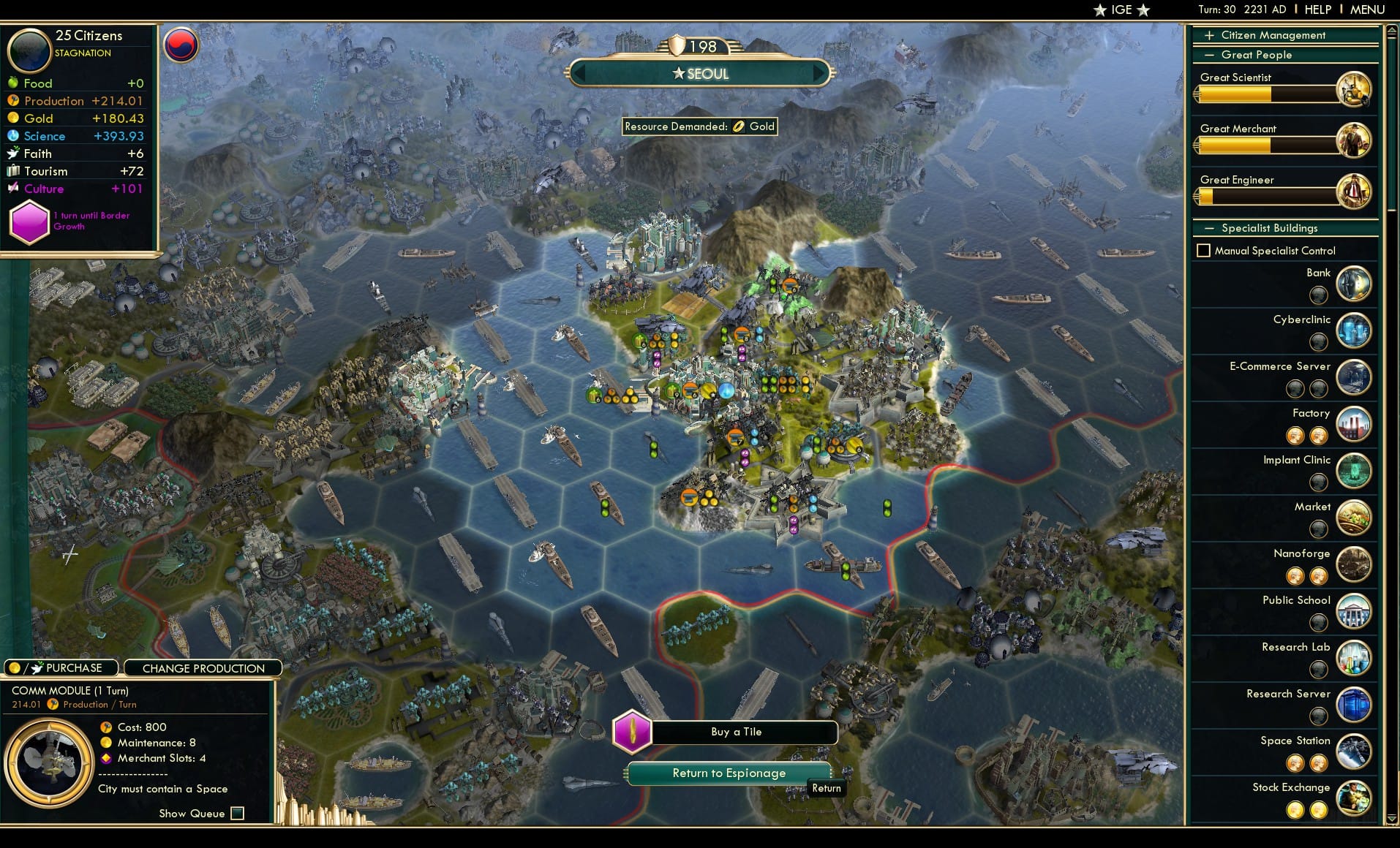Click the Great Merchant portrait
Viewport: 1400px width, 848px height.
(1354, 140)
